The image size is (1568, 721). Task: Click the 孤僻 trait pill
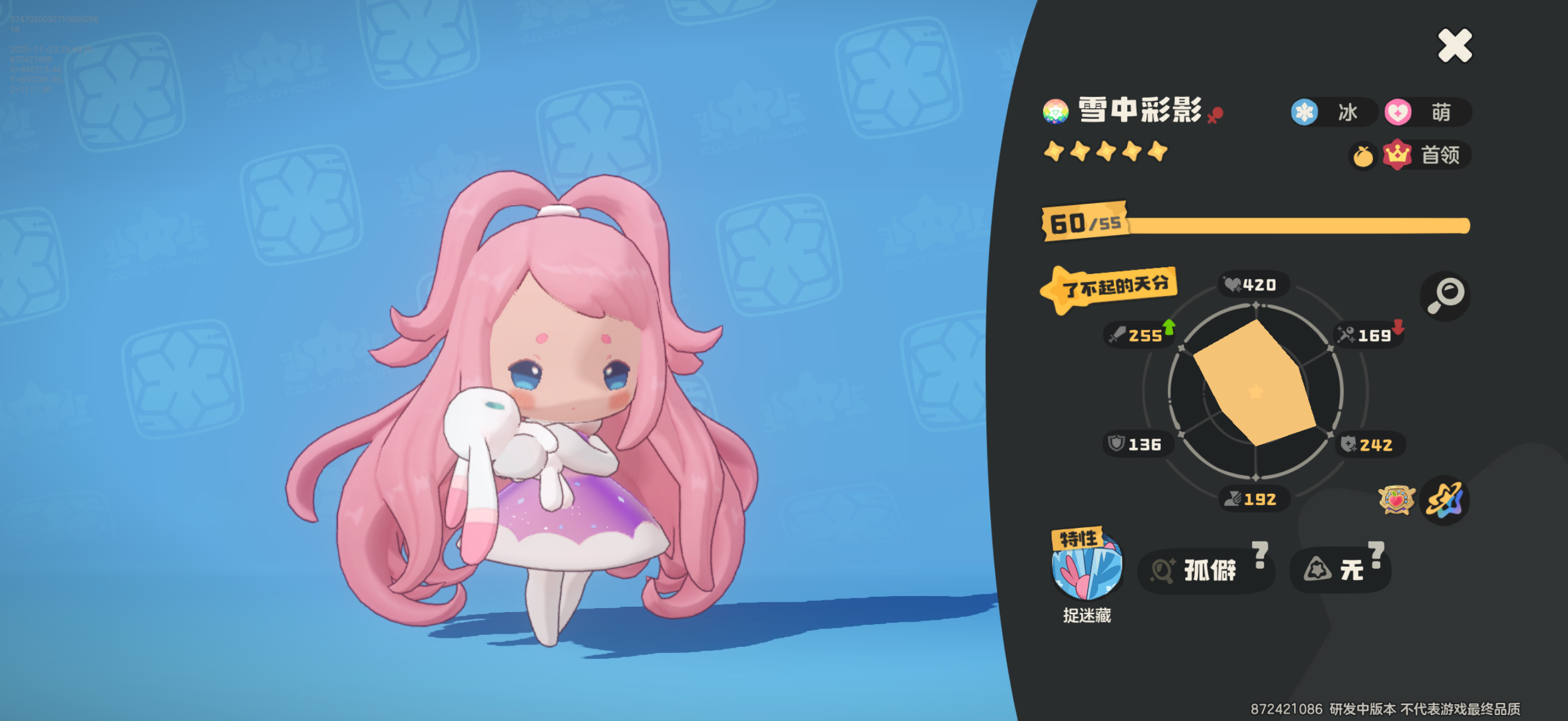point(1207,570)
